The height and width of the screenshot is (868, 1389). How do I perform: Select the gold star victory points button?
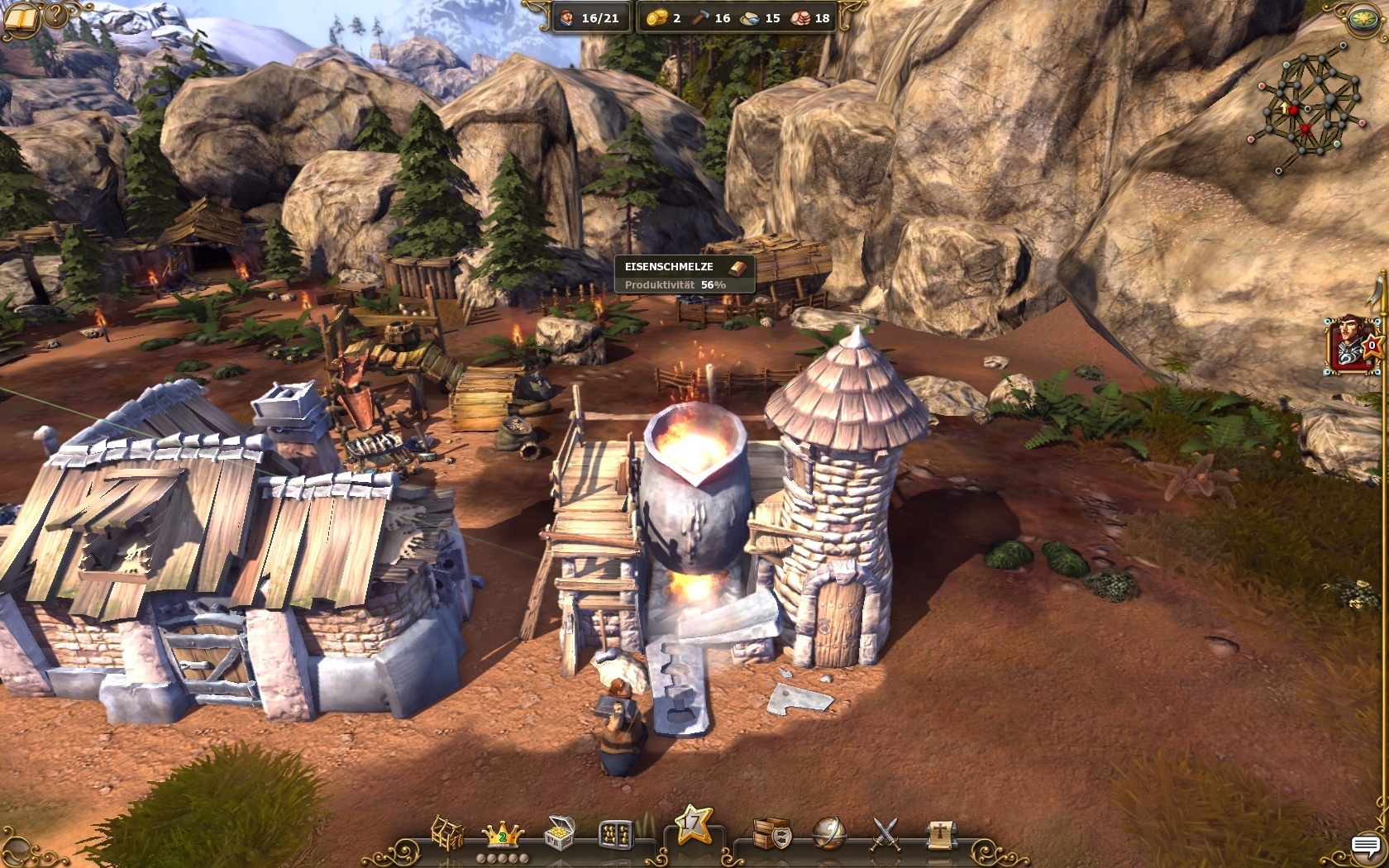(x=693, y=825)
